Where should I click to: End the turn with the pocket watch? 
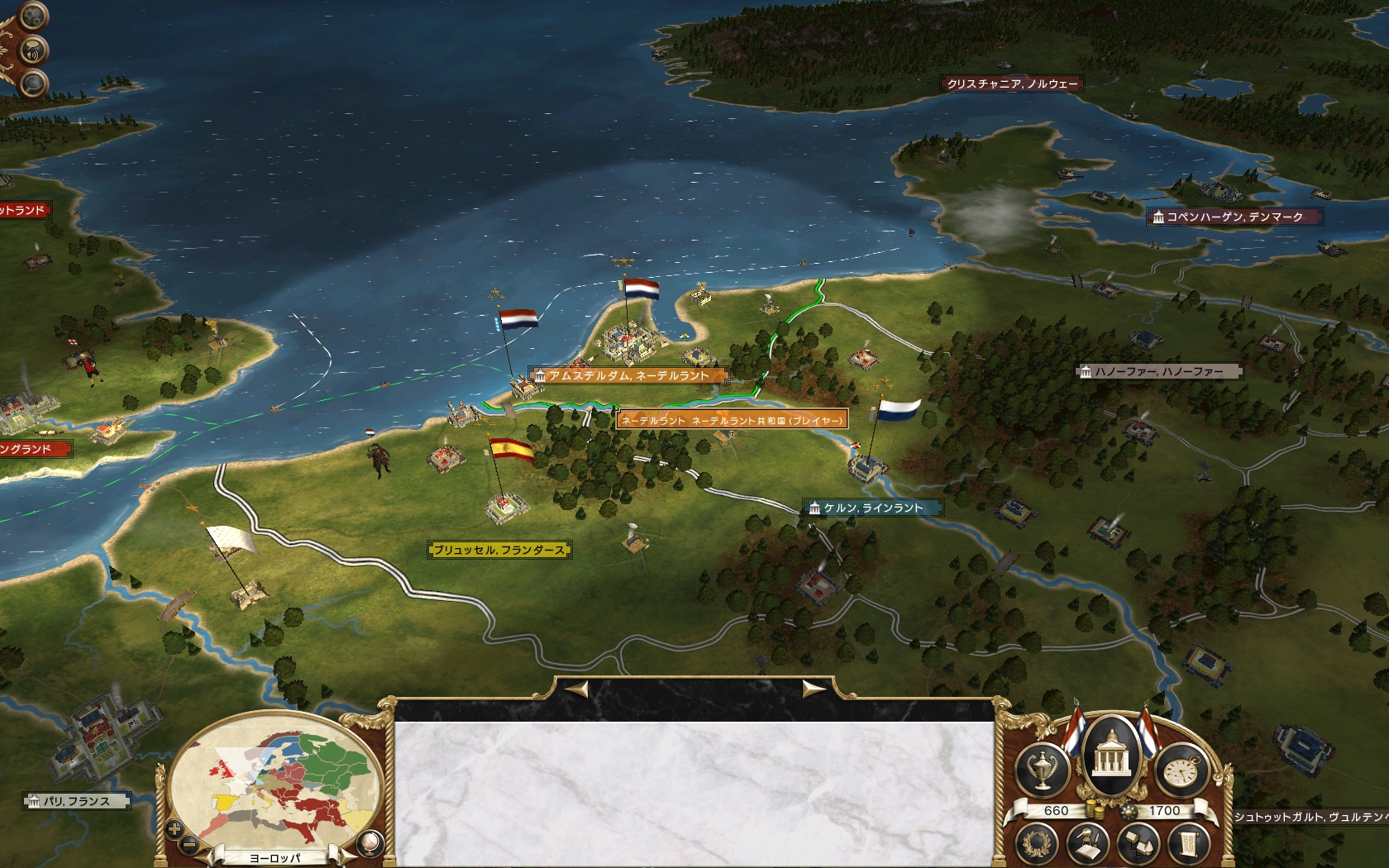pyautogui.click(x=1181, y=770)
